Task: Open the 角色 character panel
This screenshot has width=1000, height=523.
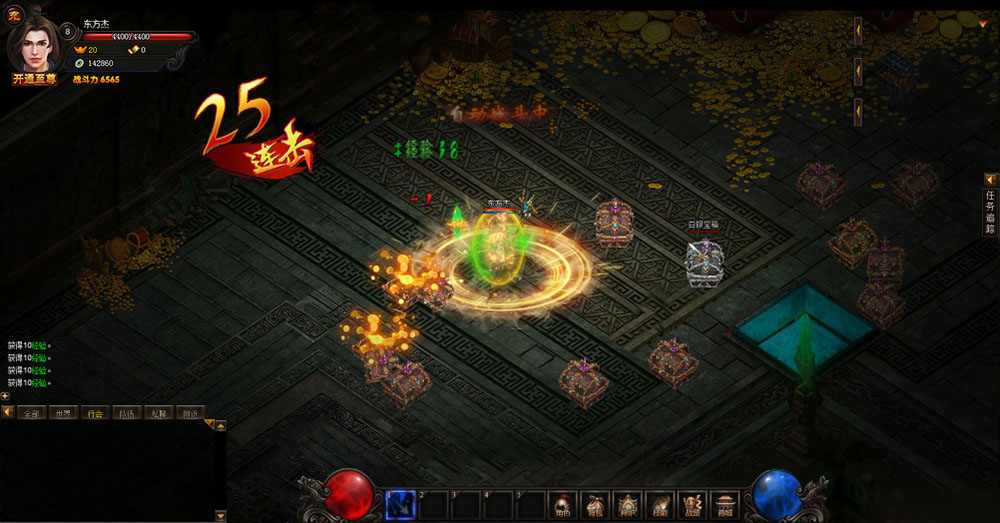Action: click(563, 504)
